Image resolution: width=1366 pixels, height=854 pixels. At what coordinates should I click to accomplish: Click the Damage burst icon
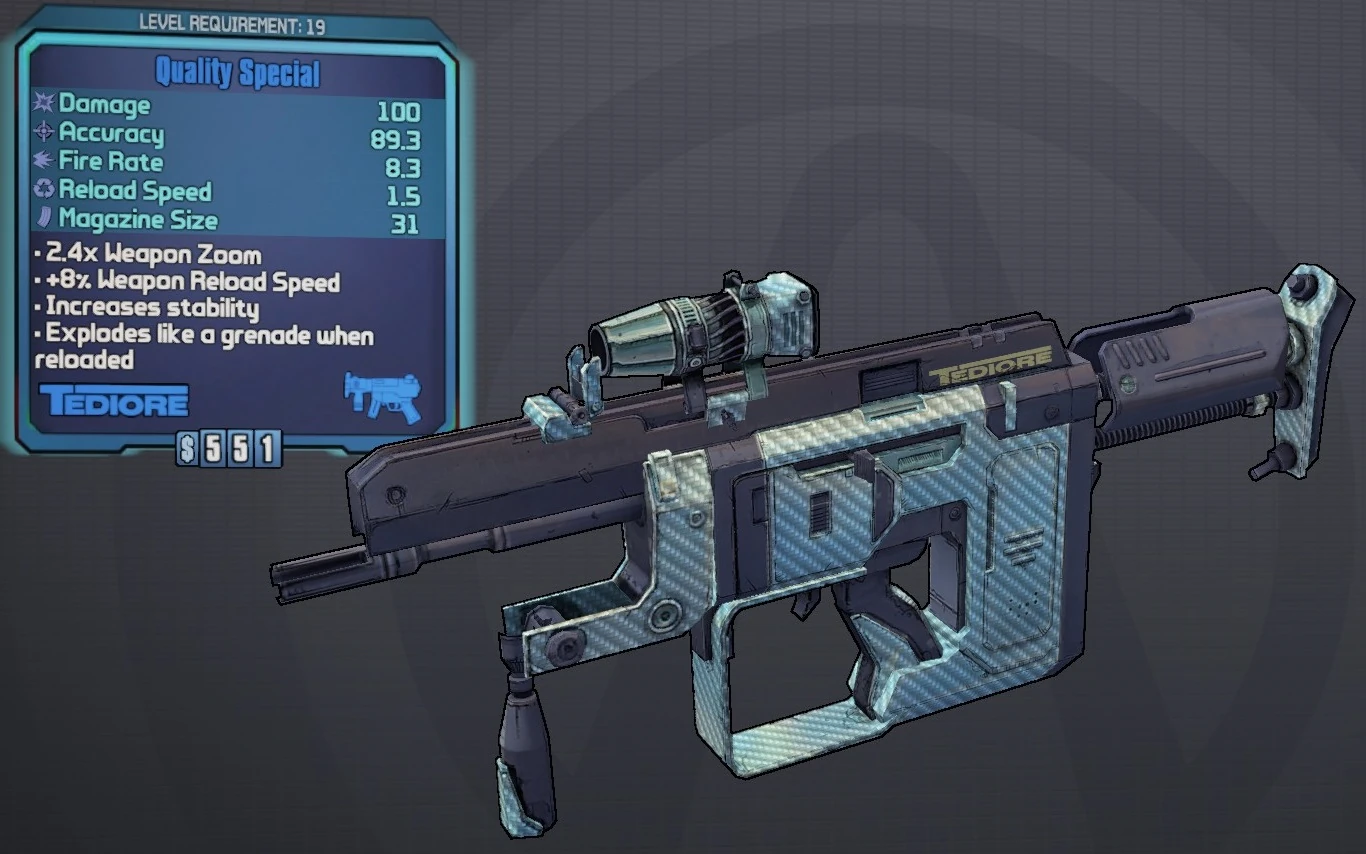[43, 104]
